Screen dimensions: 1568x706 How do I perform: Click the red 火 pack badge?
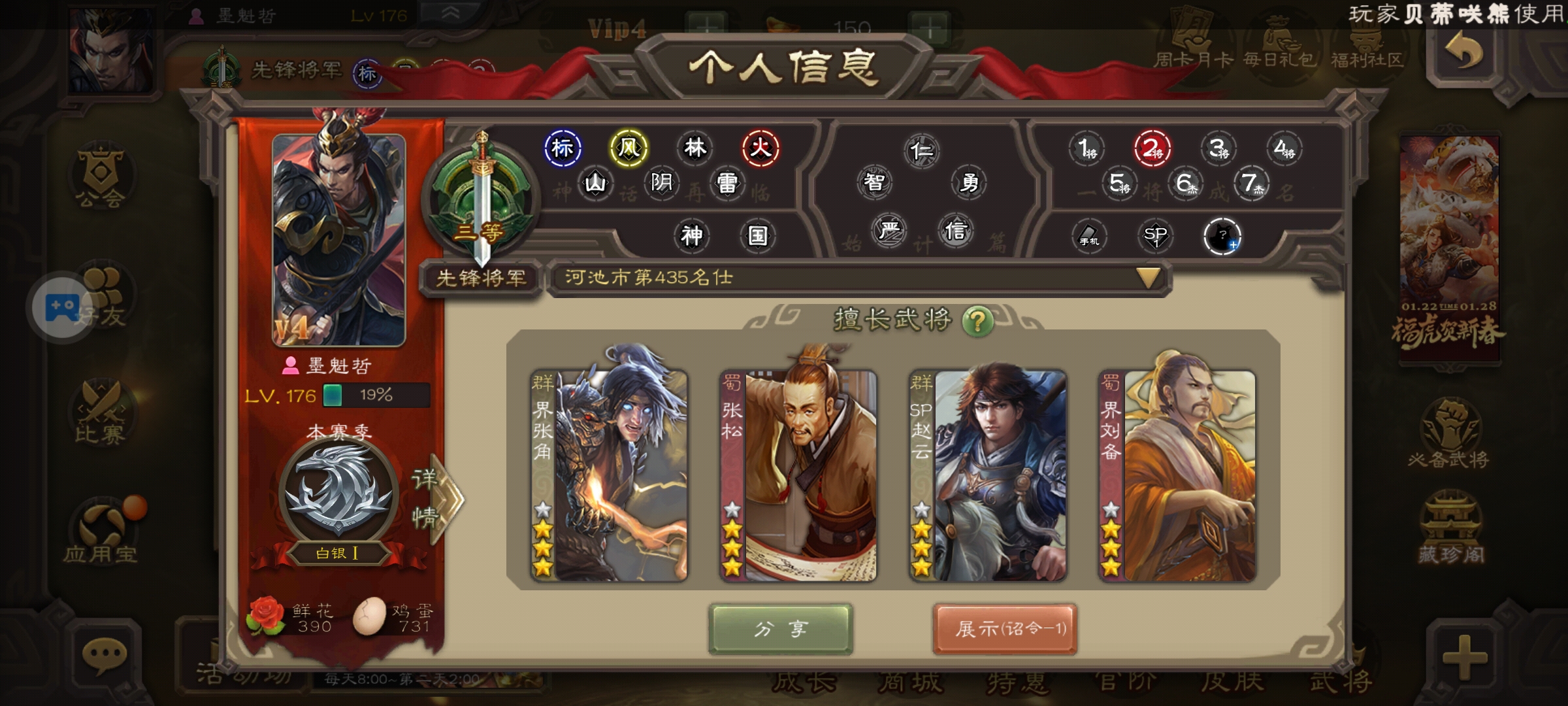tap(760, 148)
